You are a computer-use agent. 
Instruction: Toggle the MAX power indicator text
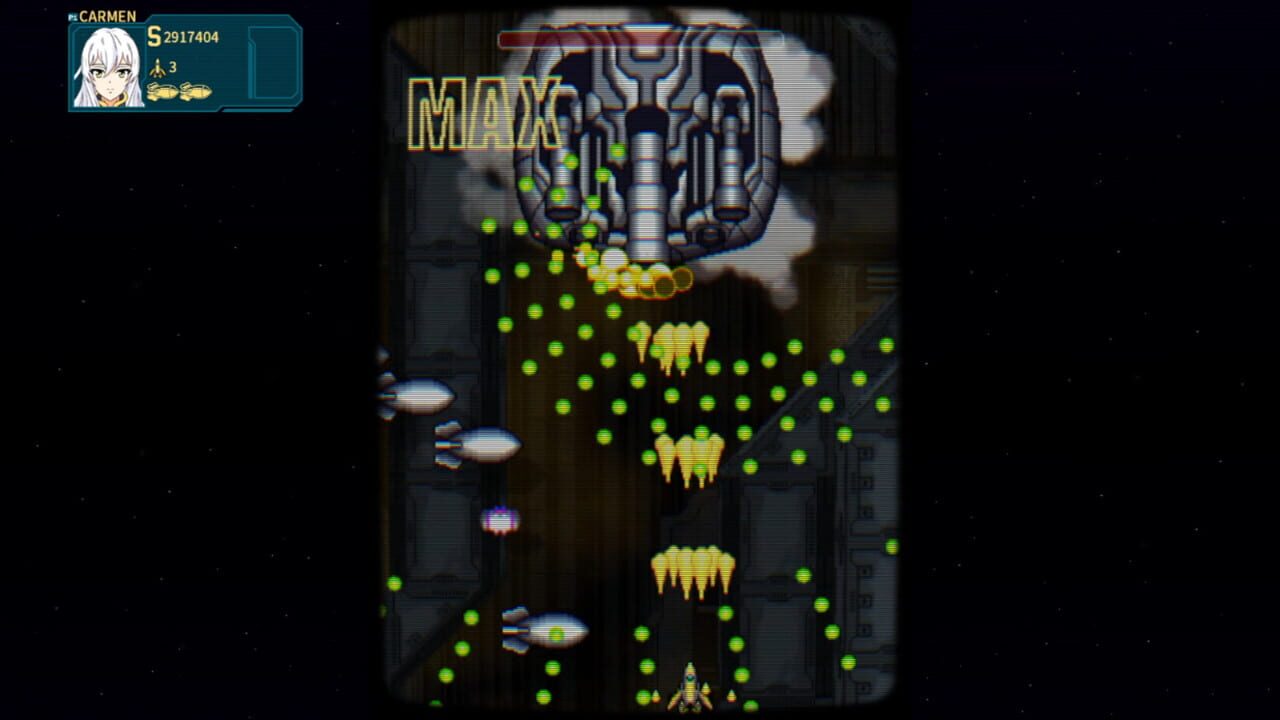483,110
